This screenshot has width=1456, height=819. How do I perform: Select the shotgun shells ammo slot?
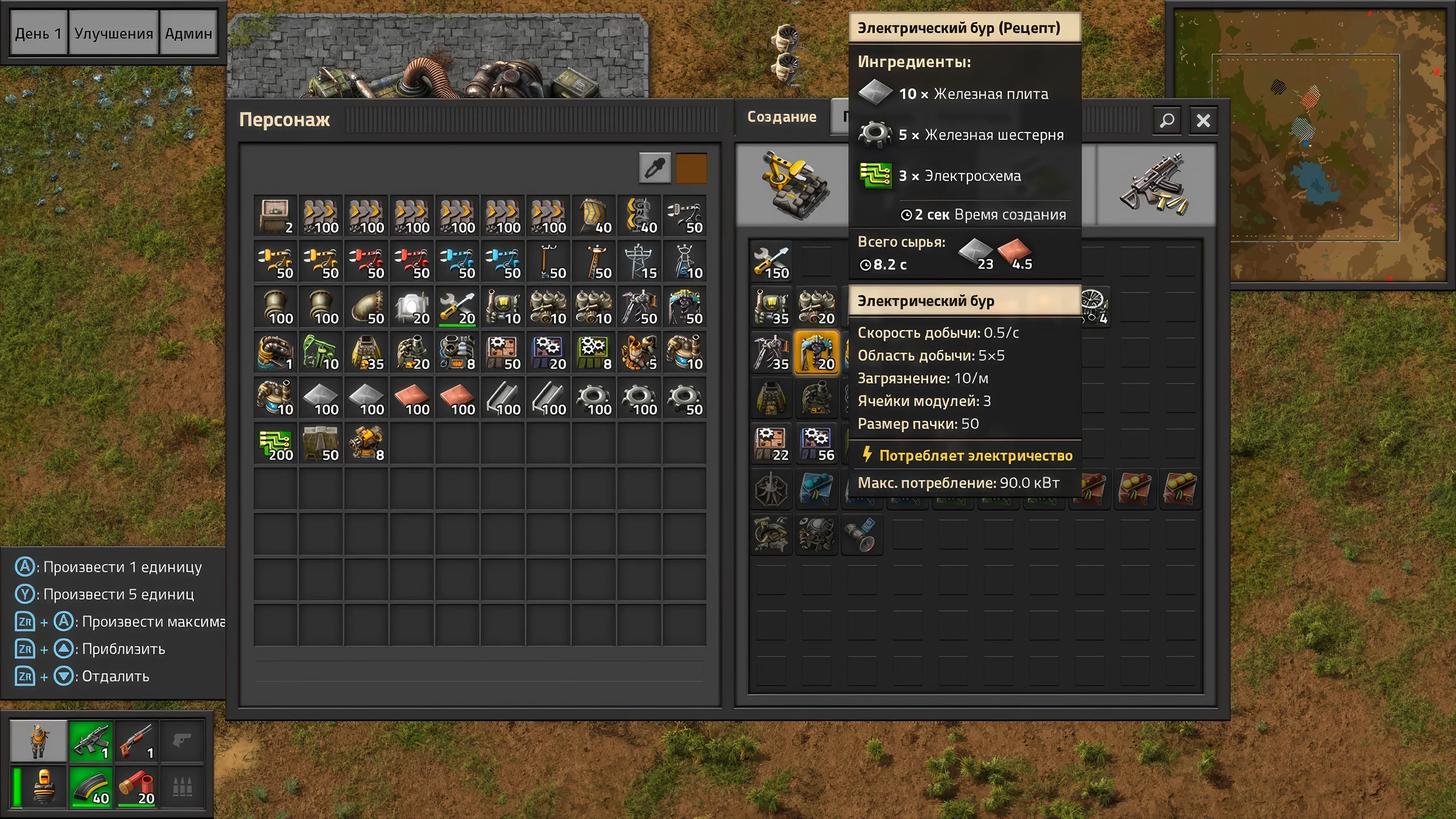pos(136,788)
